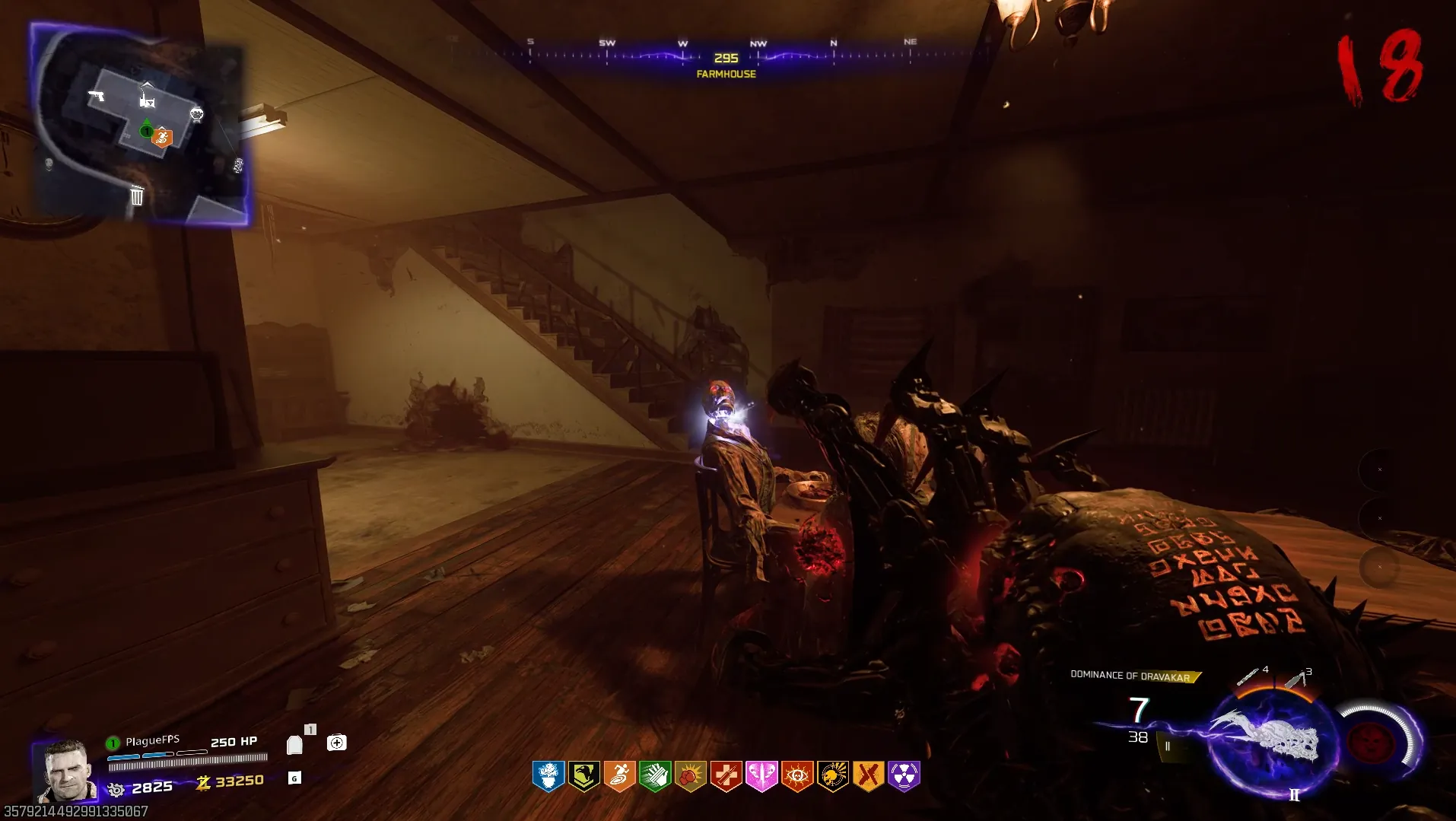This screenshot has width=1456, height=821.
Task: Select the eagle-head Deadshot perk icon
Action: pos(583,776)
